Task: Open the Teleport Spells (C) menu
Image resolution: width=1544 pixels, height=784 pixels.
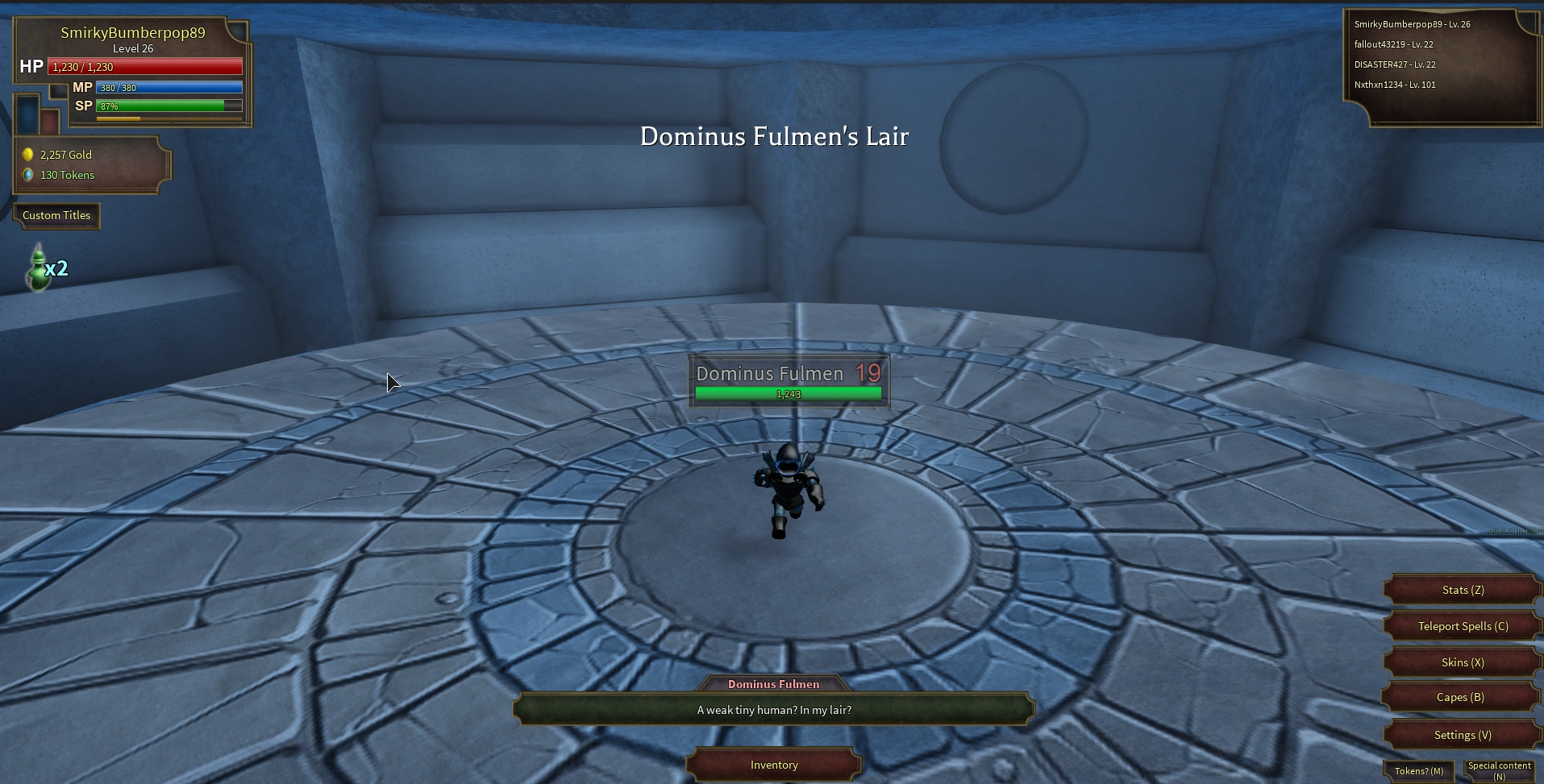Action: pyautogui.click(x=1461, y=625)
